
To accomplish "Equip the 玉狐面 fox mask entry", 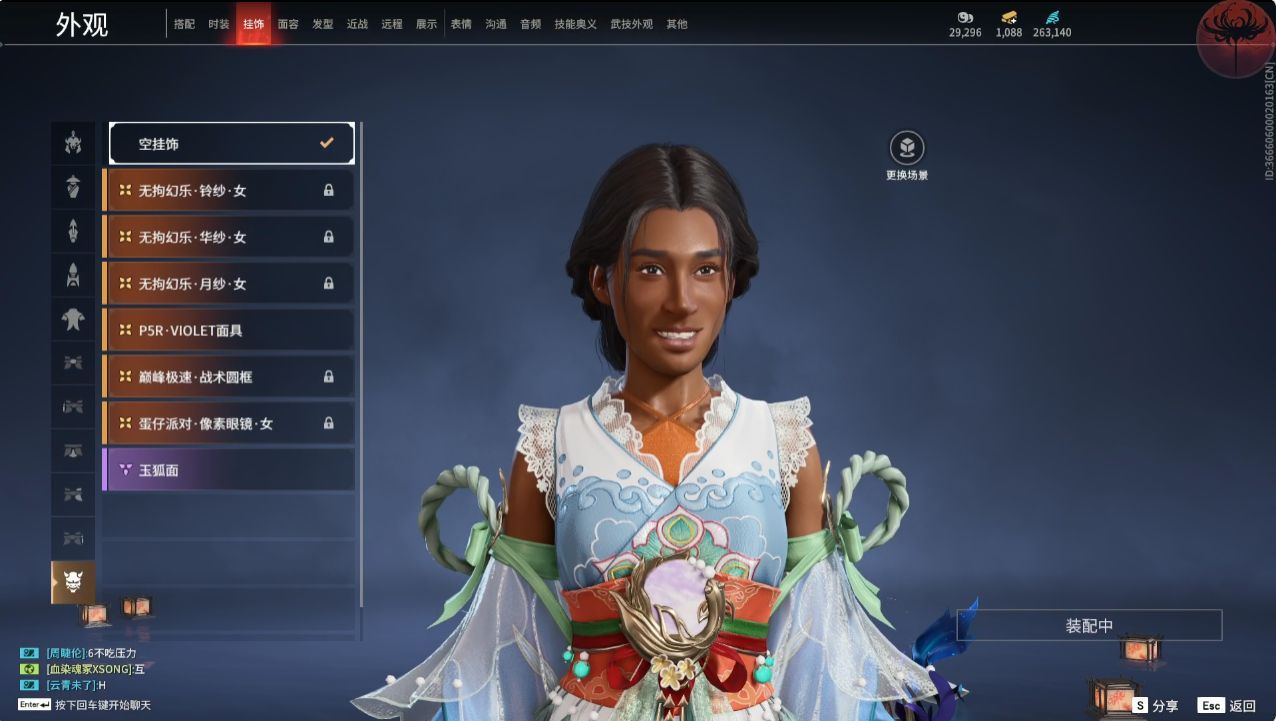I will (x=229, y=470).
